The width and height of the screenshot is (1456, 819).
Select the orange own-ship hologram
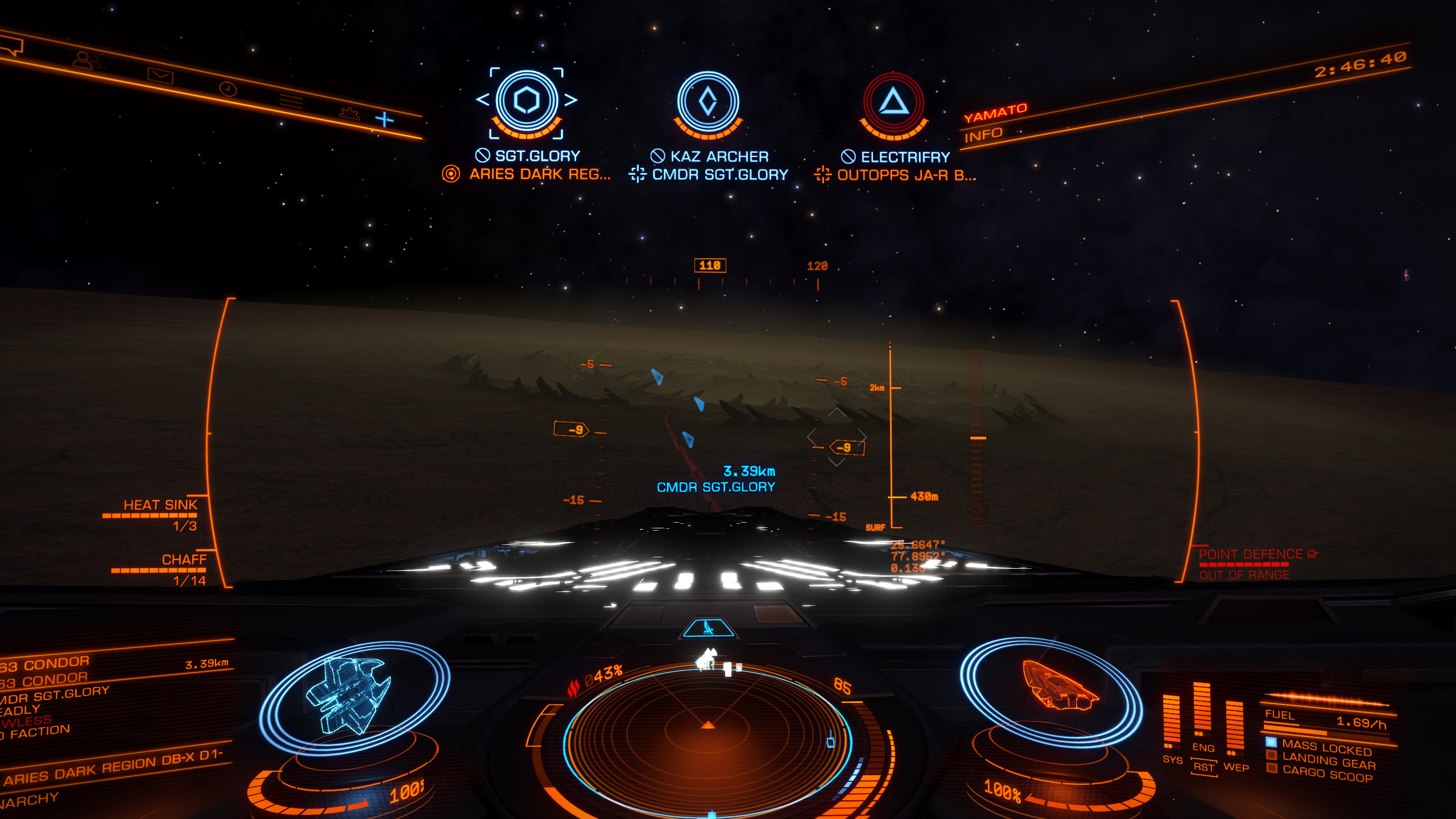[1057, 686]
